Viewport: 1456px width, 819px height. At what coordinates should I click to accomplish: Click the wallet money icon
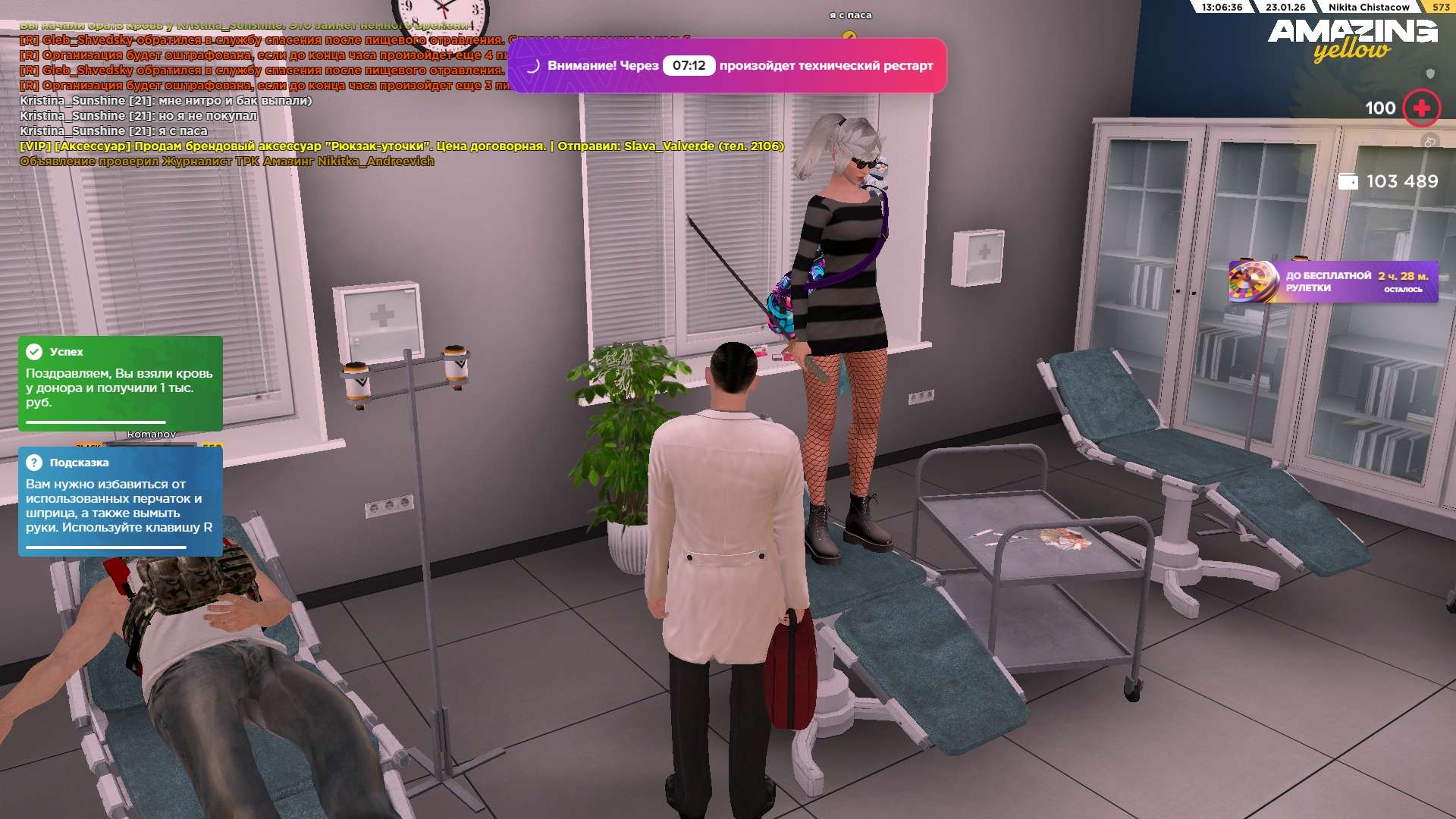pos(1348,182)
